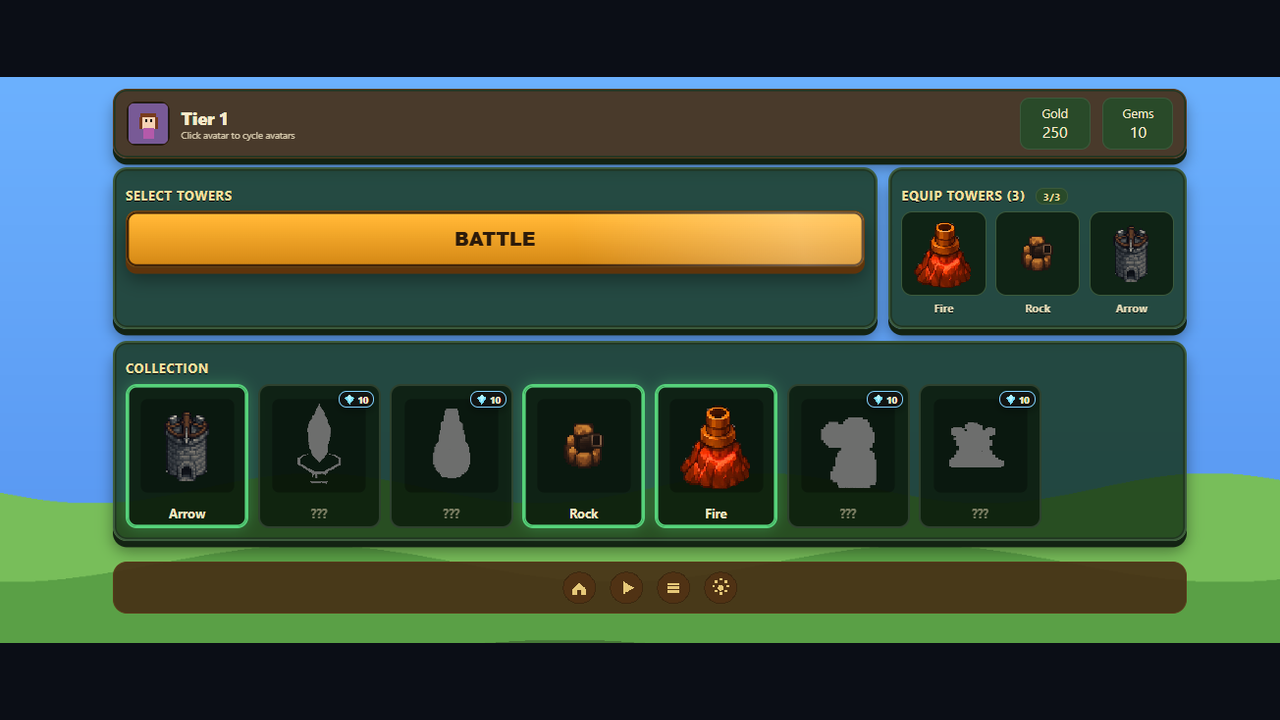Click the Gems 10 counter
Screen dimensions: 1280x720
coord(1137,123)
